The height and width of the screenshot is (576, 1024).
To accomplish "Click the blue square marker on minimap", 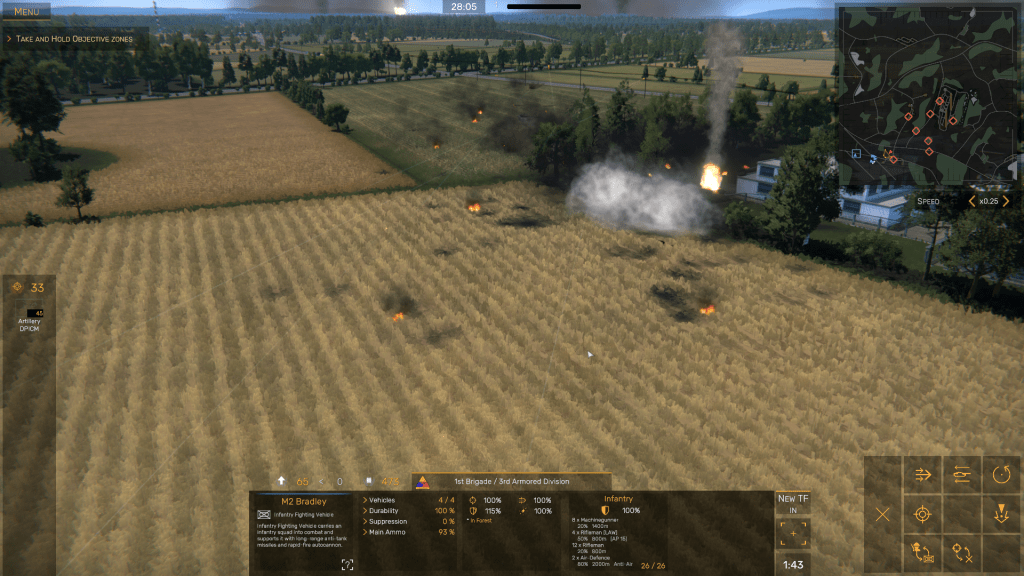I will 857,153.
